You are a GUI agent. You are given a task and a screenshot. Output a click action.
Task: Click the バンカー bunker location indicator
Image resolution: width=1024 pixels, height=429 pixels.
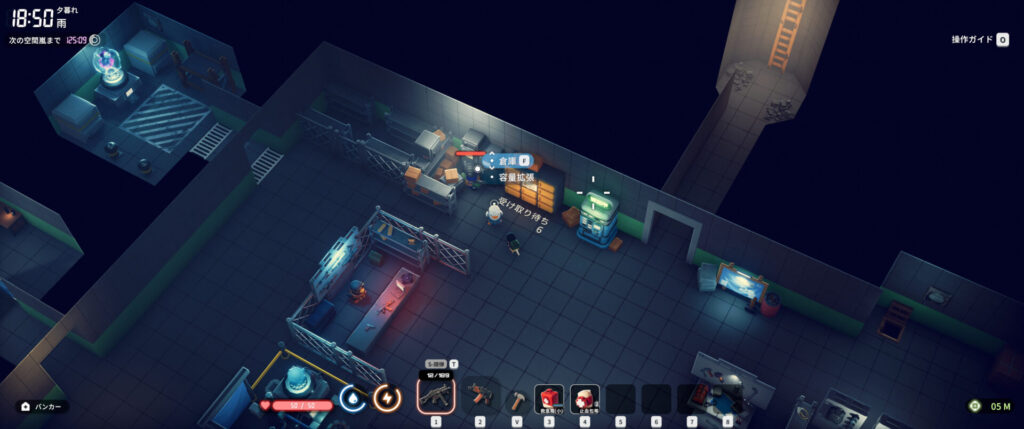point(43,407)
